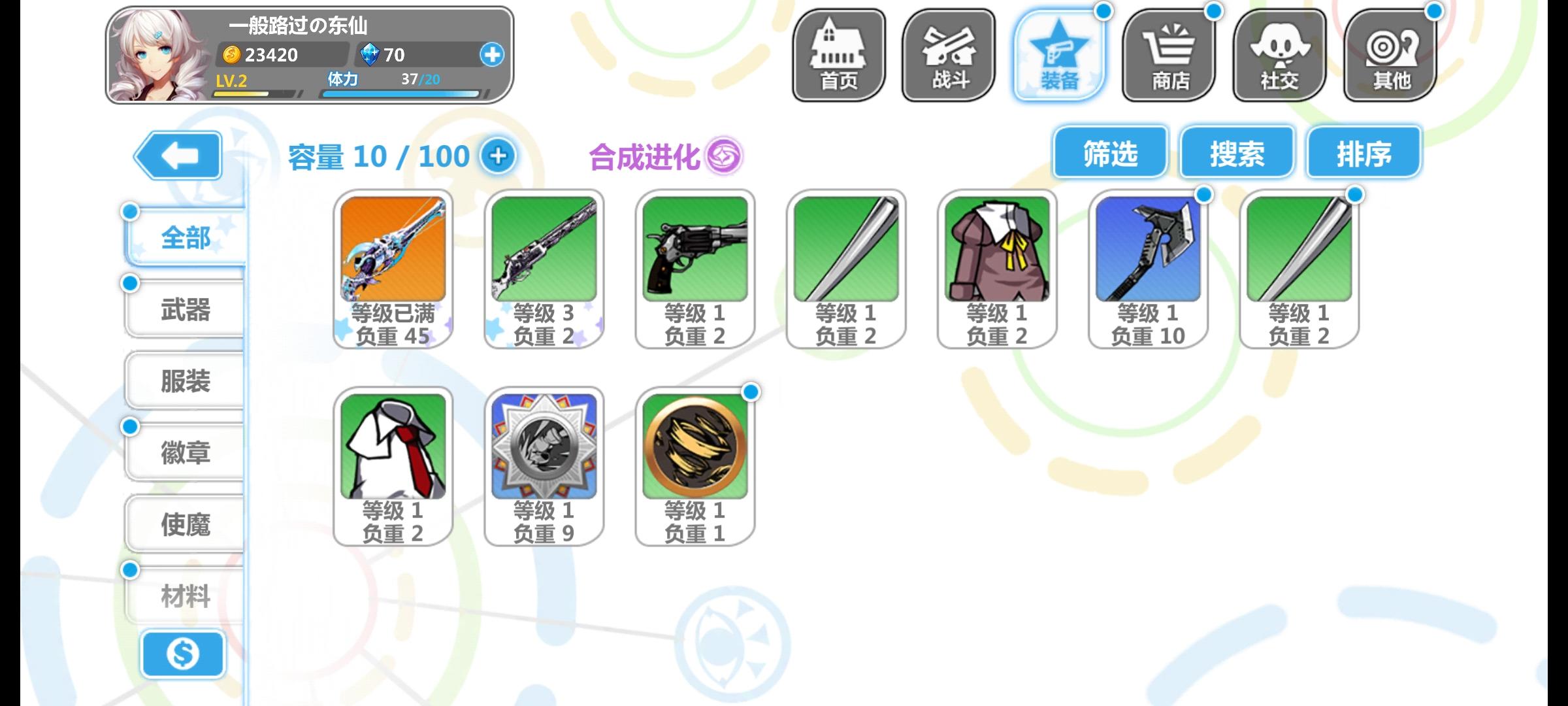Open the 其他 others menu
Viewport: 1568px width, 706px height.
1390,56
